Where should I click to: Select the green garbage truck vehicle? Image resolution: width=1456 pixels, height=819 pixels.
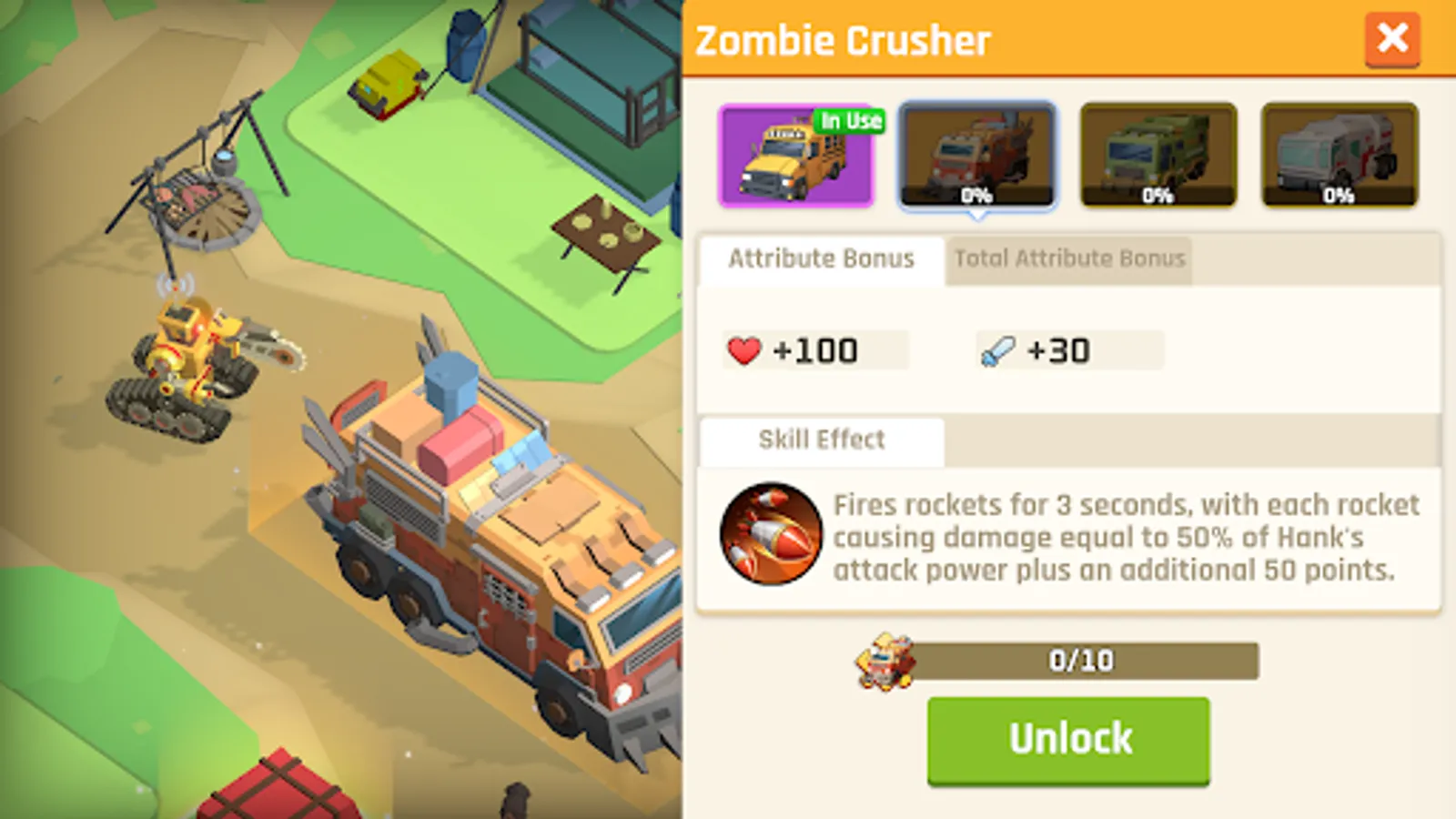point(1158,157)
